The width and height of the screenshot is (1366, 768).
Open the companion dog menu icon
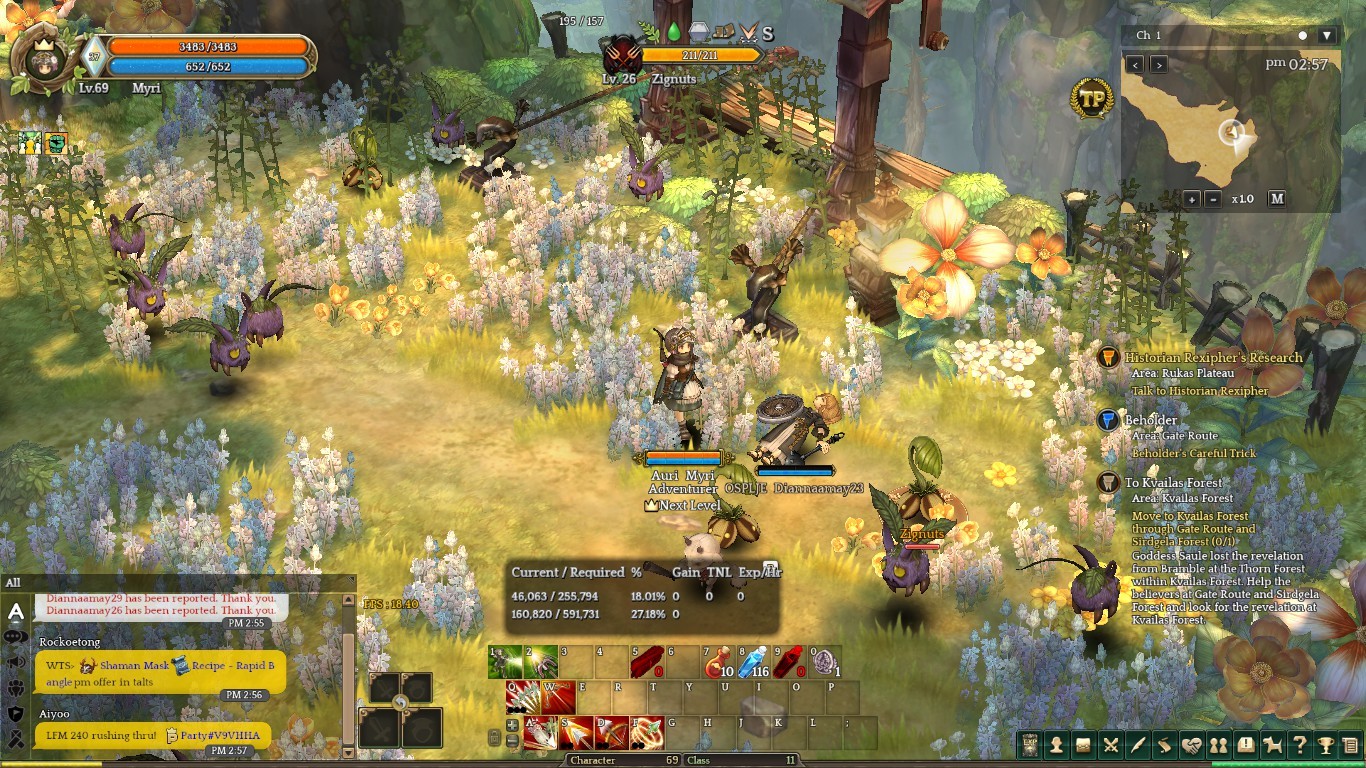(1272, 745)
